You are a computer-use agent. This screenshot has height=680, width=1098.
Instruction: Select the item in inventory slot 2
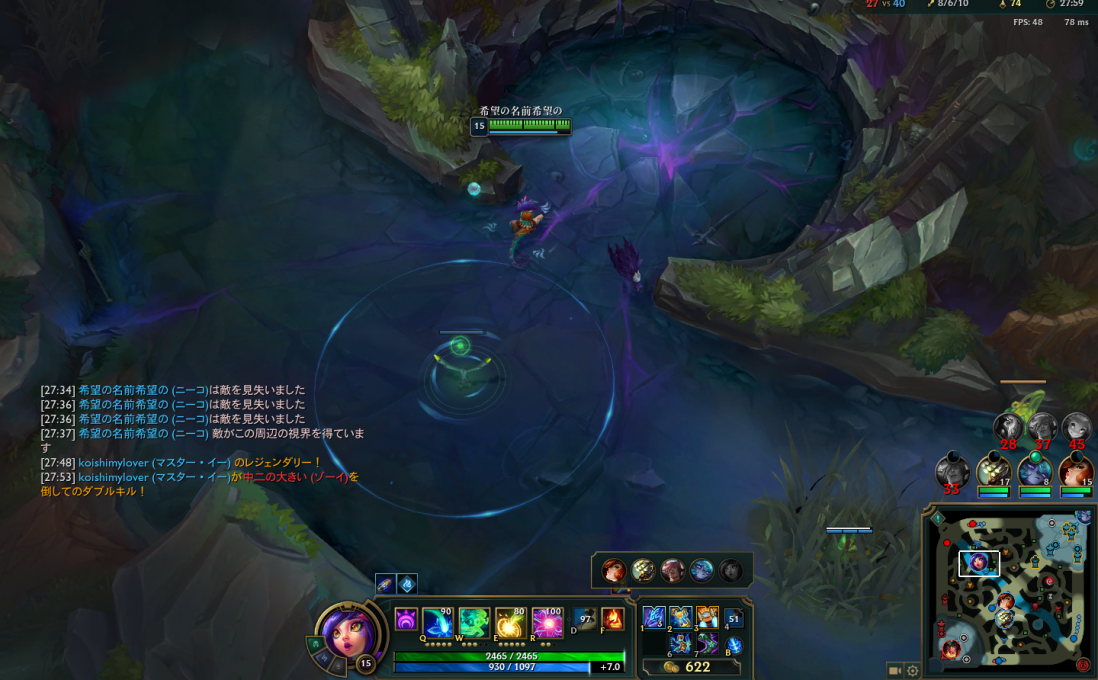pos(681,618)
